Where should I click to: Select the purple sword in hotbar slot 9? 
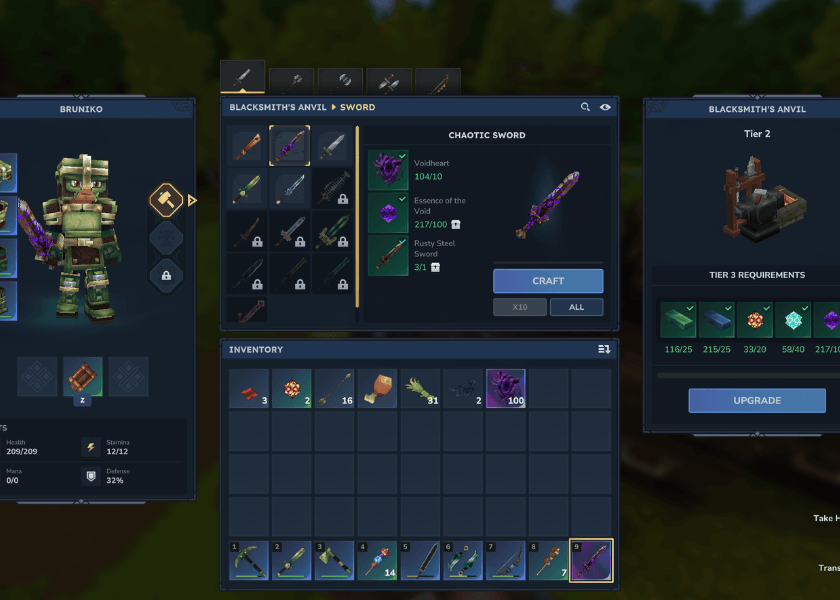[591, 560]
